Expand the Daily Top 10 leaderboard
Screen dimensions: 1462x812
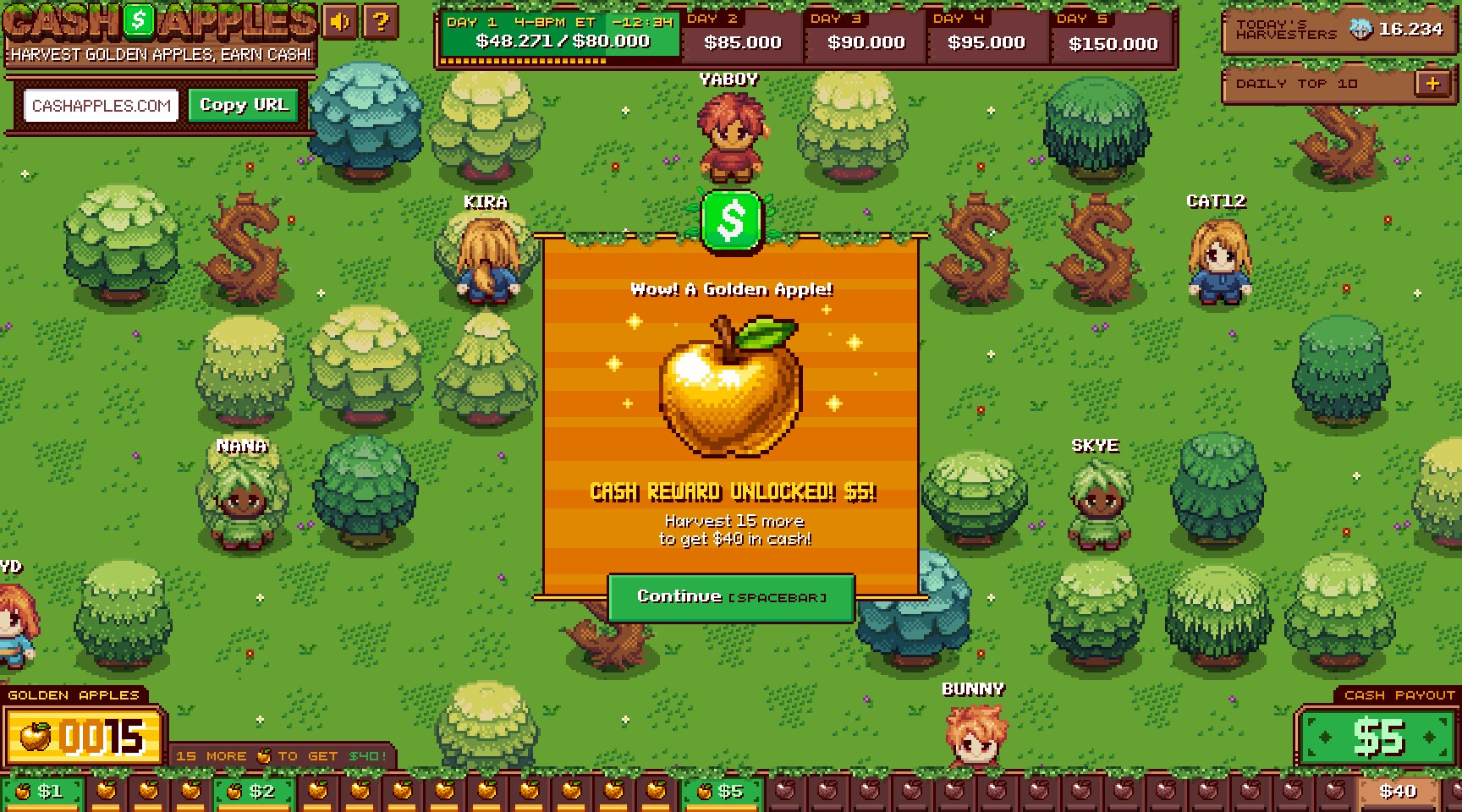[x=1432, y=83]
